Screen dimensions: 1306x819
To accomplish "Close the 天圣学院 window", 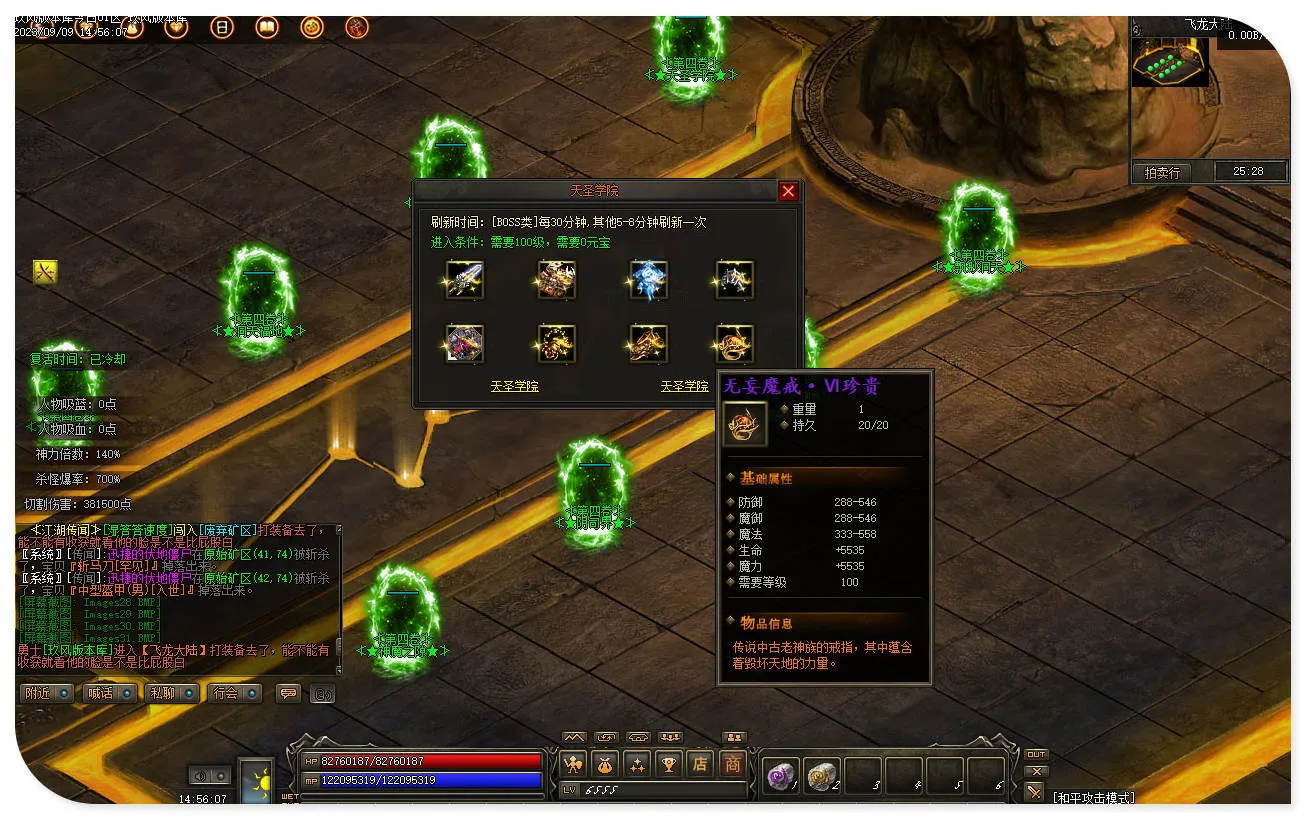I will [788, 191].
